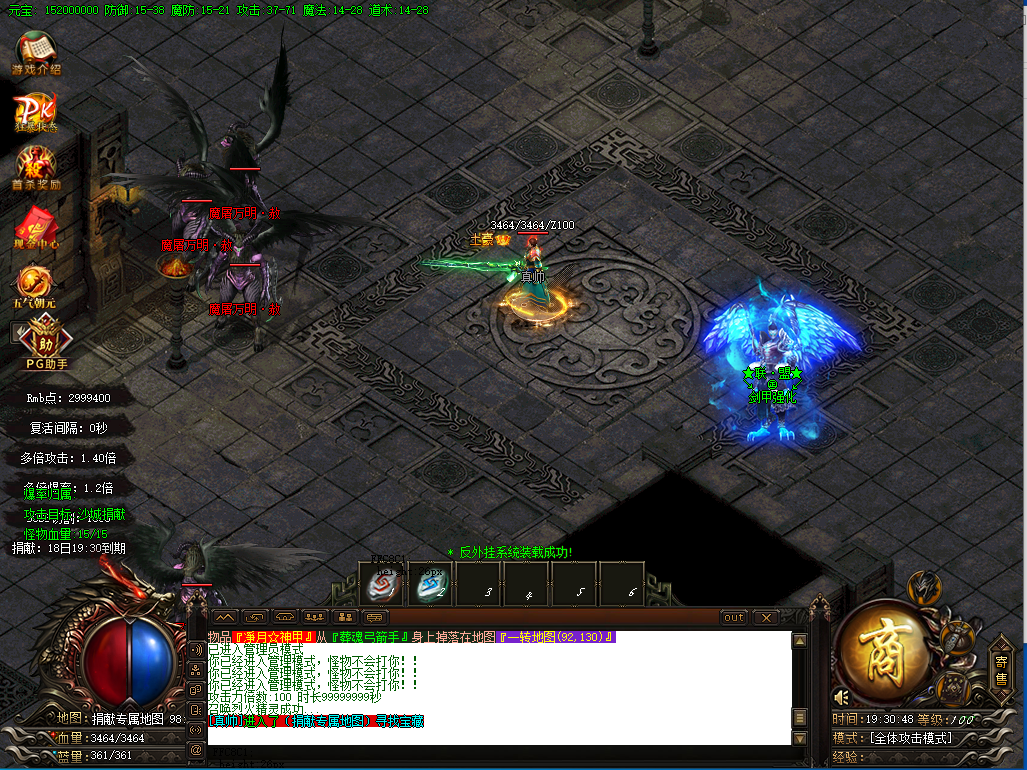Click the chat panel's out button
1027x770 pixels.
click(734, 618)
